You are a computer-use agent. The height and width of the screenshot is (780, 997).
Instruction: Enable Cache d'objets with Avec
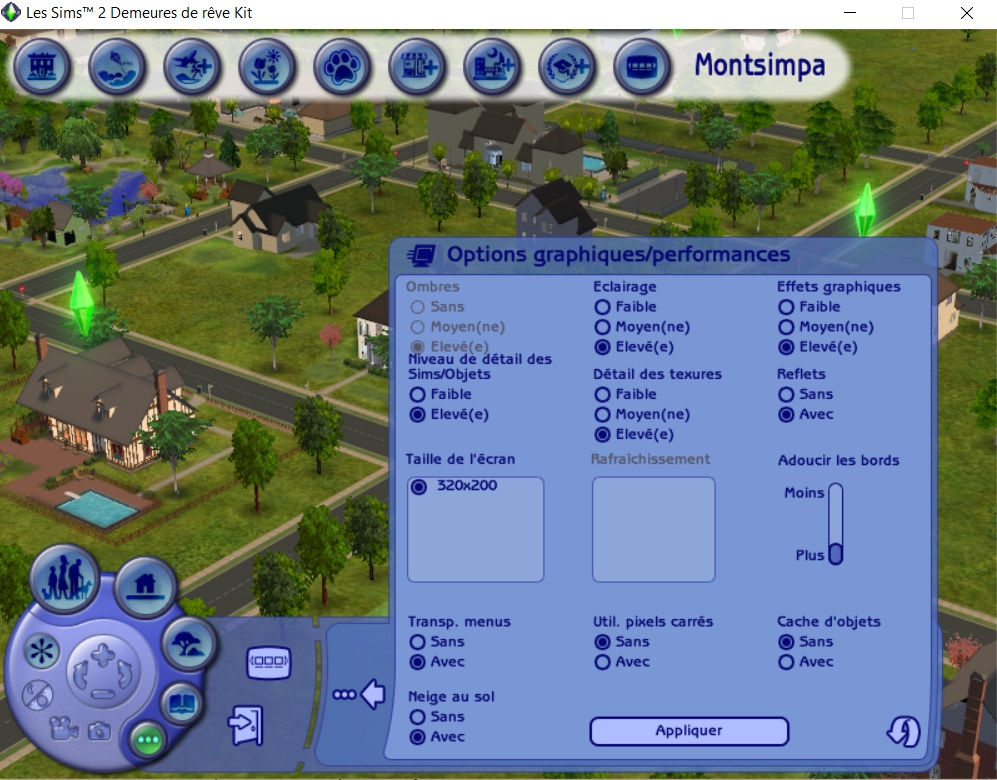pos(786,662)
